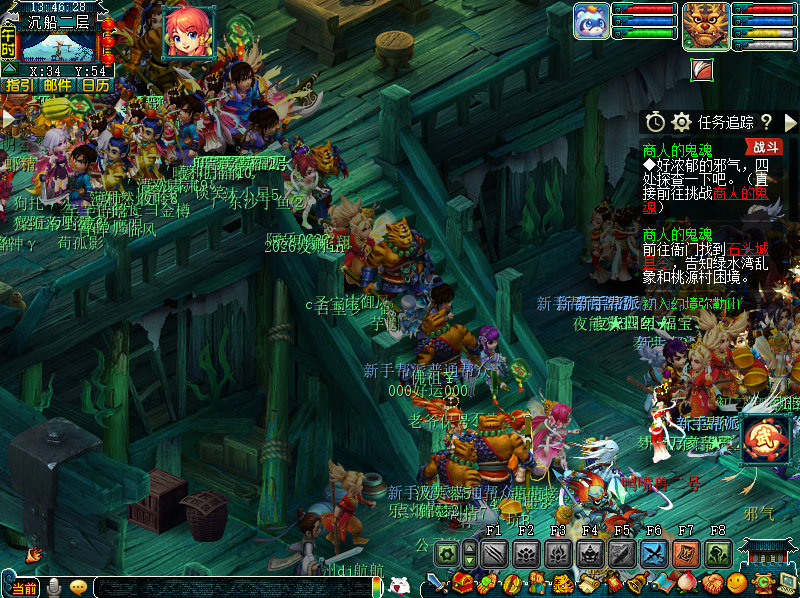Select the pink-haired girl portrait

coord(188,31)
